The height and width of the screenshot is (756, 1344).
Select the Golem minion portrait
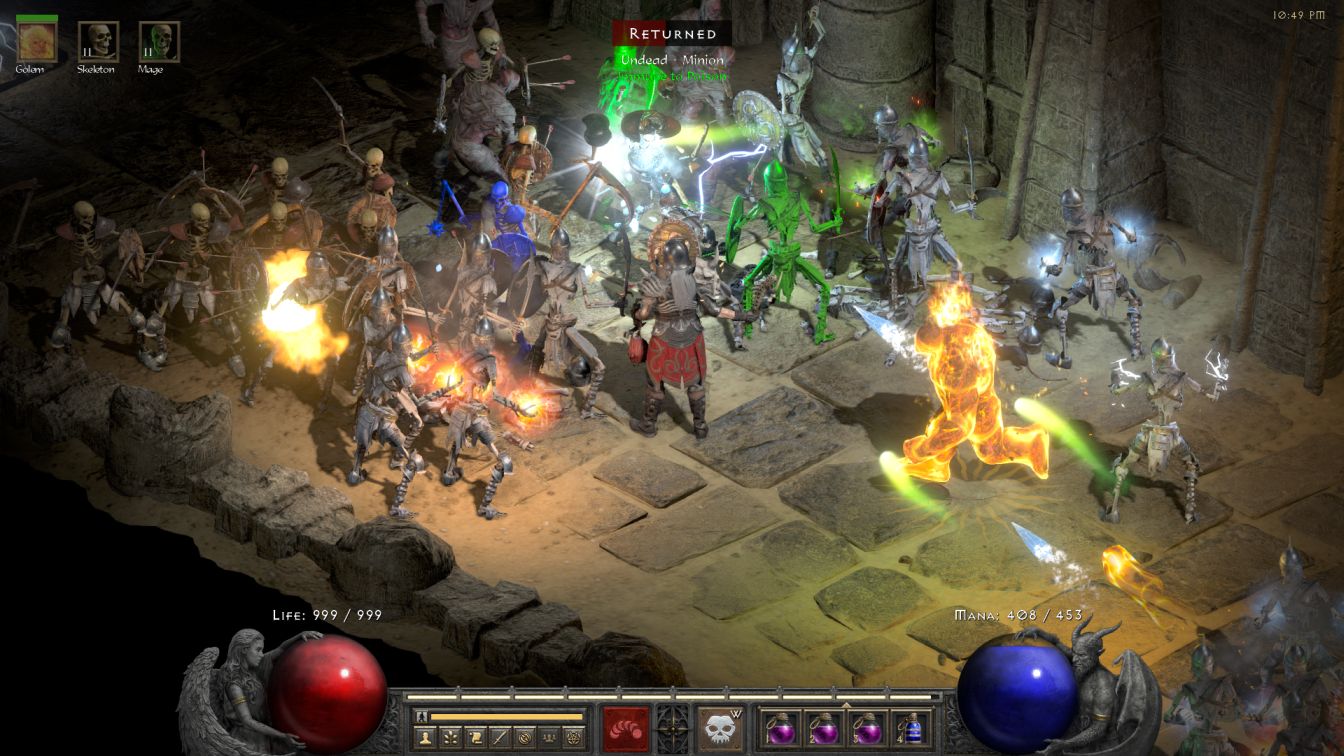(37, 41)
